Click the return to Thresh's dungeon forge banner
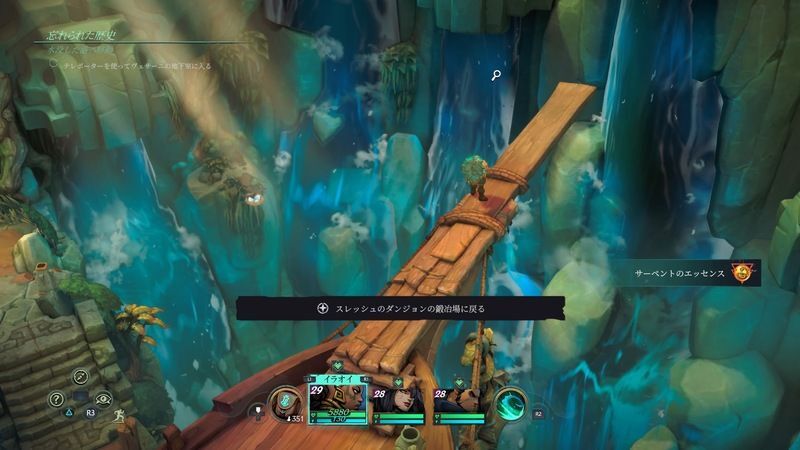Screen dimensions: 800x450 pos(400,308)
